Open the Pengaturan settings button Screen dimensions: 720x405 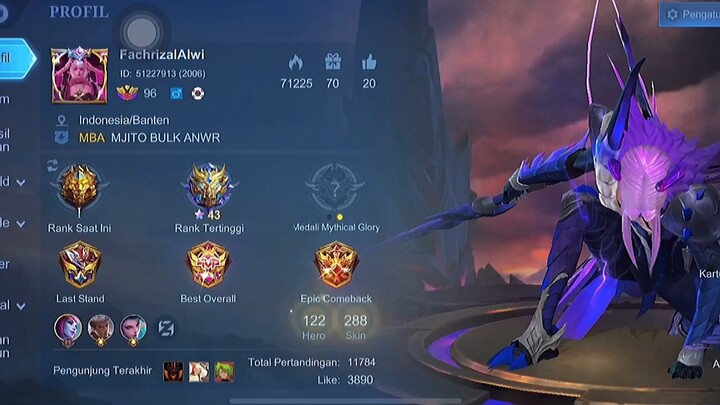[x=690, y=14]
